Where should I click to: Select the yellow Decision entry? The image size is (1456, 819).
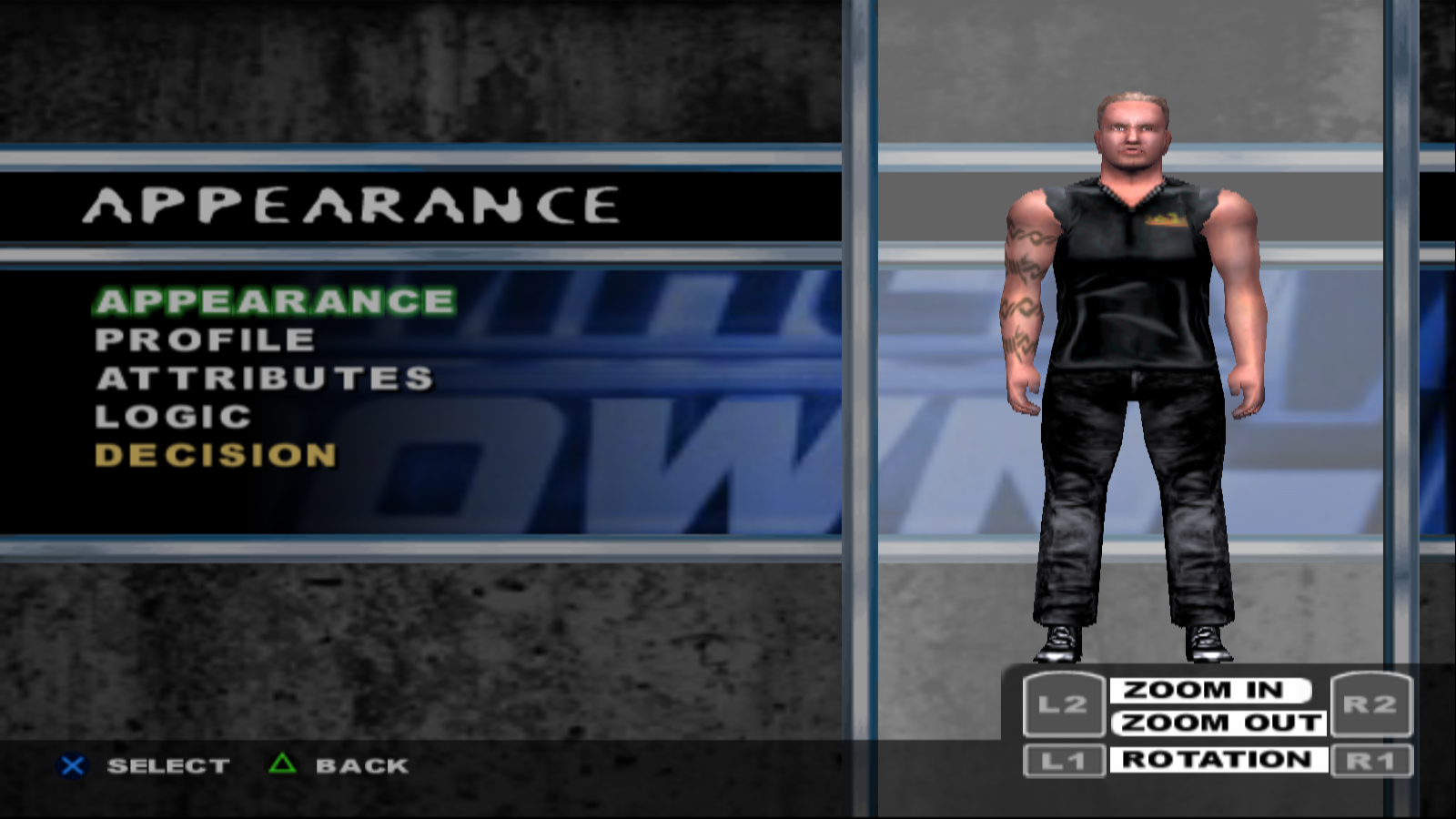tap(216, 455)
